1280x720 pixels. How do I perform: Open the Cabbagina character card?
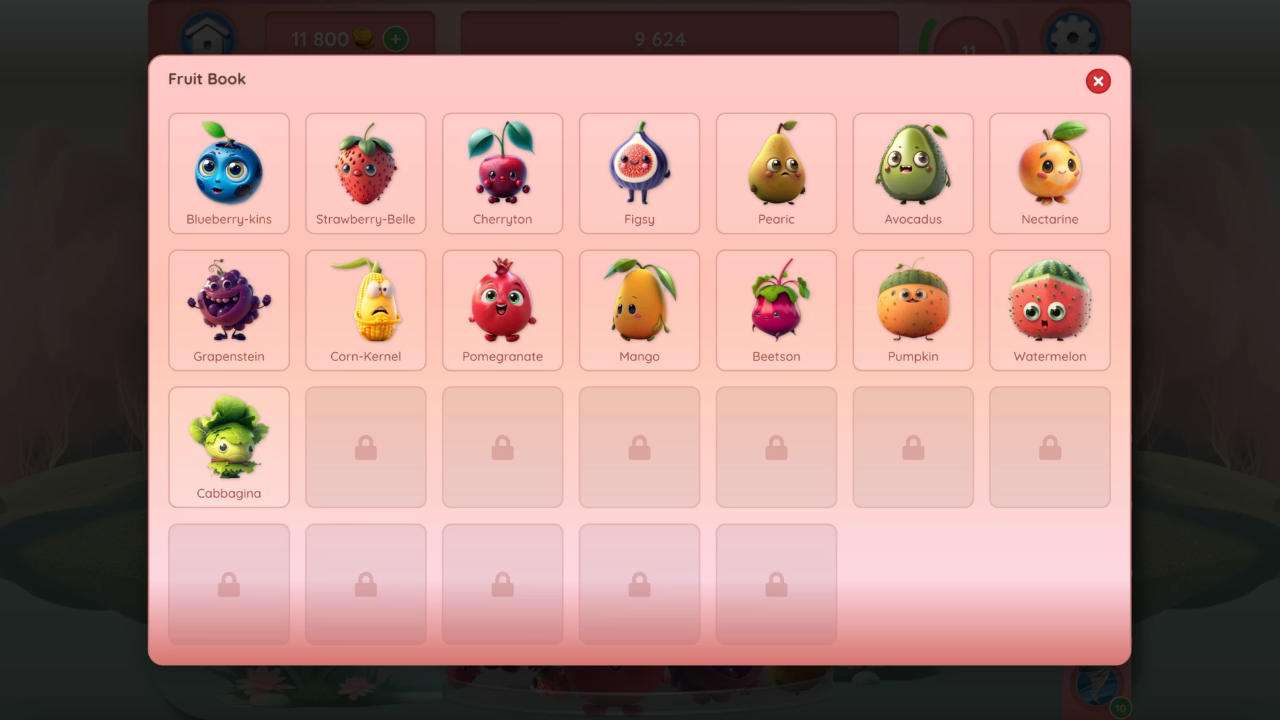coord(229,447)
